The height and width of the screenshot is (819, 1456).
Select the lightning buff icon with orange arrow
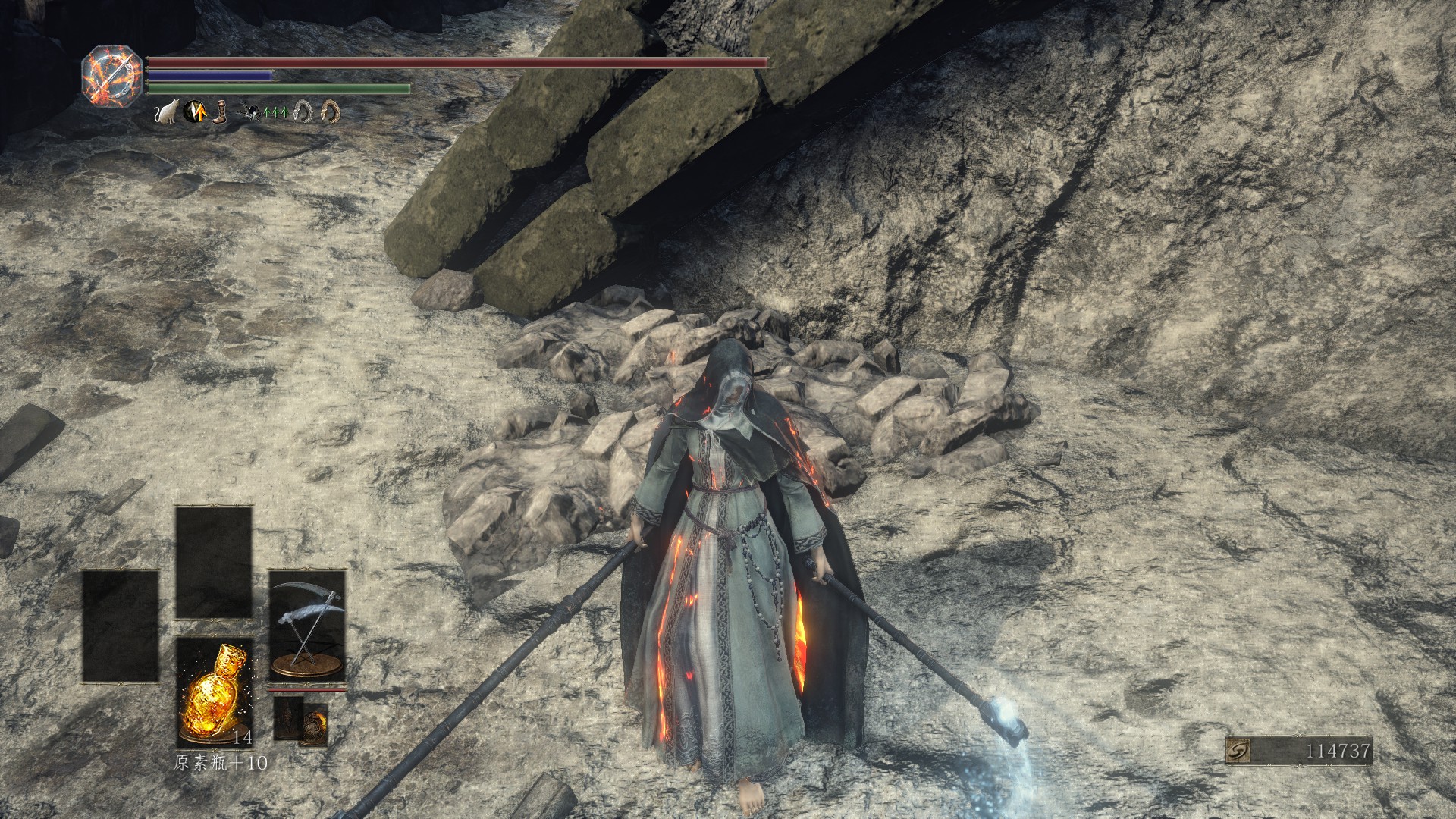pyautogui.click(x=193, y=113)
